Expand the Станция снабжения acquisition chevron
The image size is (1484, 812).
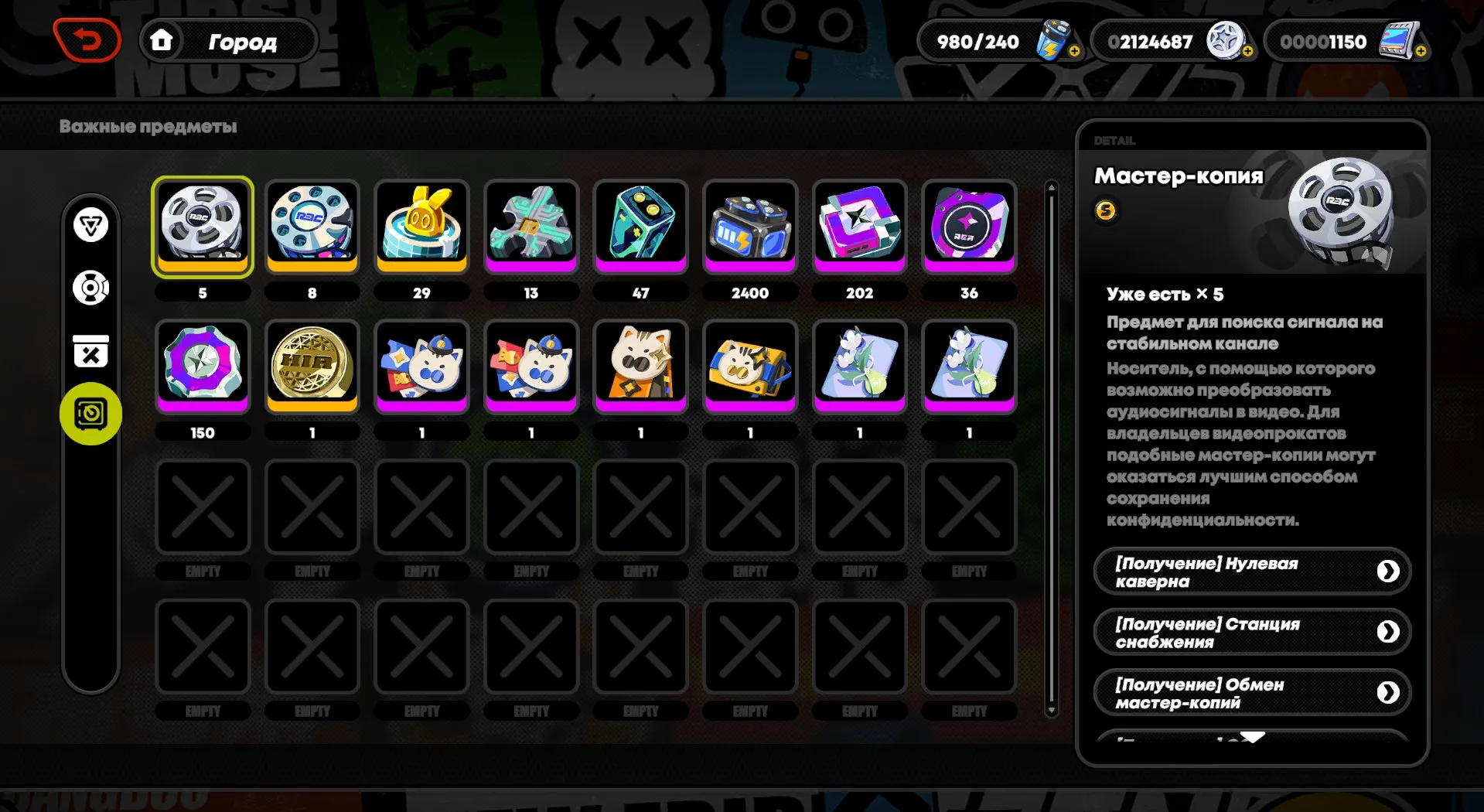pyautogui.click(x=1389, y=632)
